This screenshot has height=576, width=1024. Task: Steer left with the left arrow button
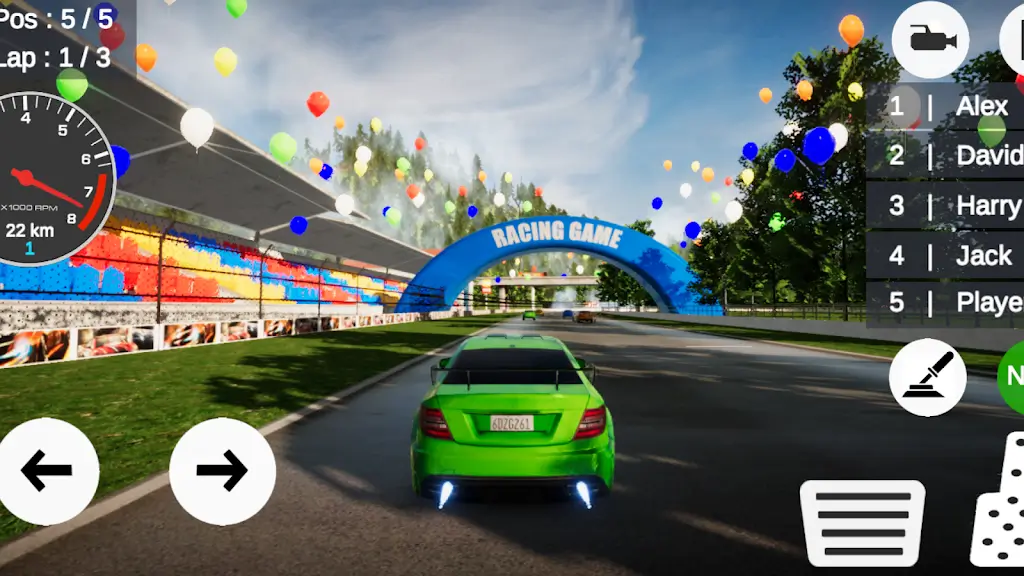[x=47, y=471]
